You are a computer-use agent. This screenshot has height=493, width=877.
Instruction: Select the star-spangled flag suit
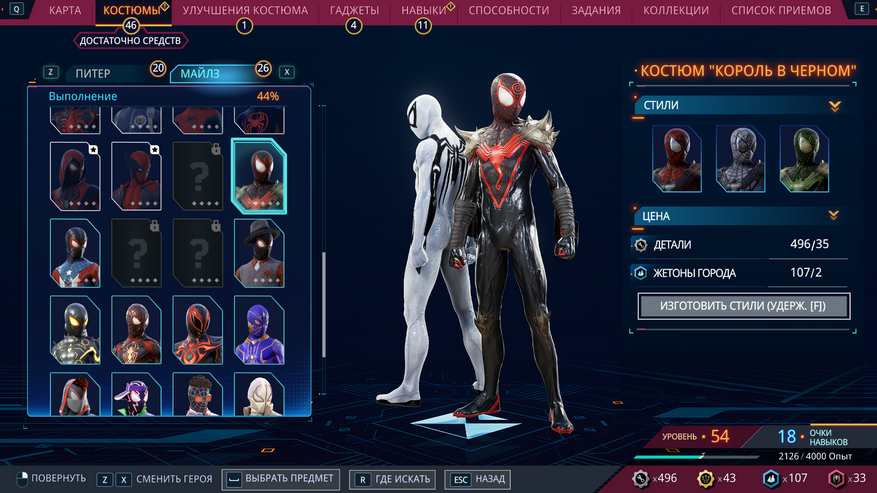click(75, 252)
